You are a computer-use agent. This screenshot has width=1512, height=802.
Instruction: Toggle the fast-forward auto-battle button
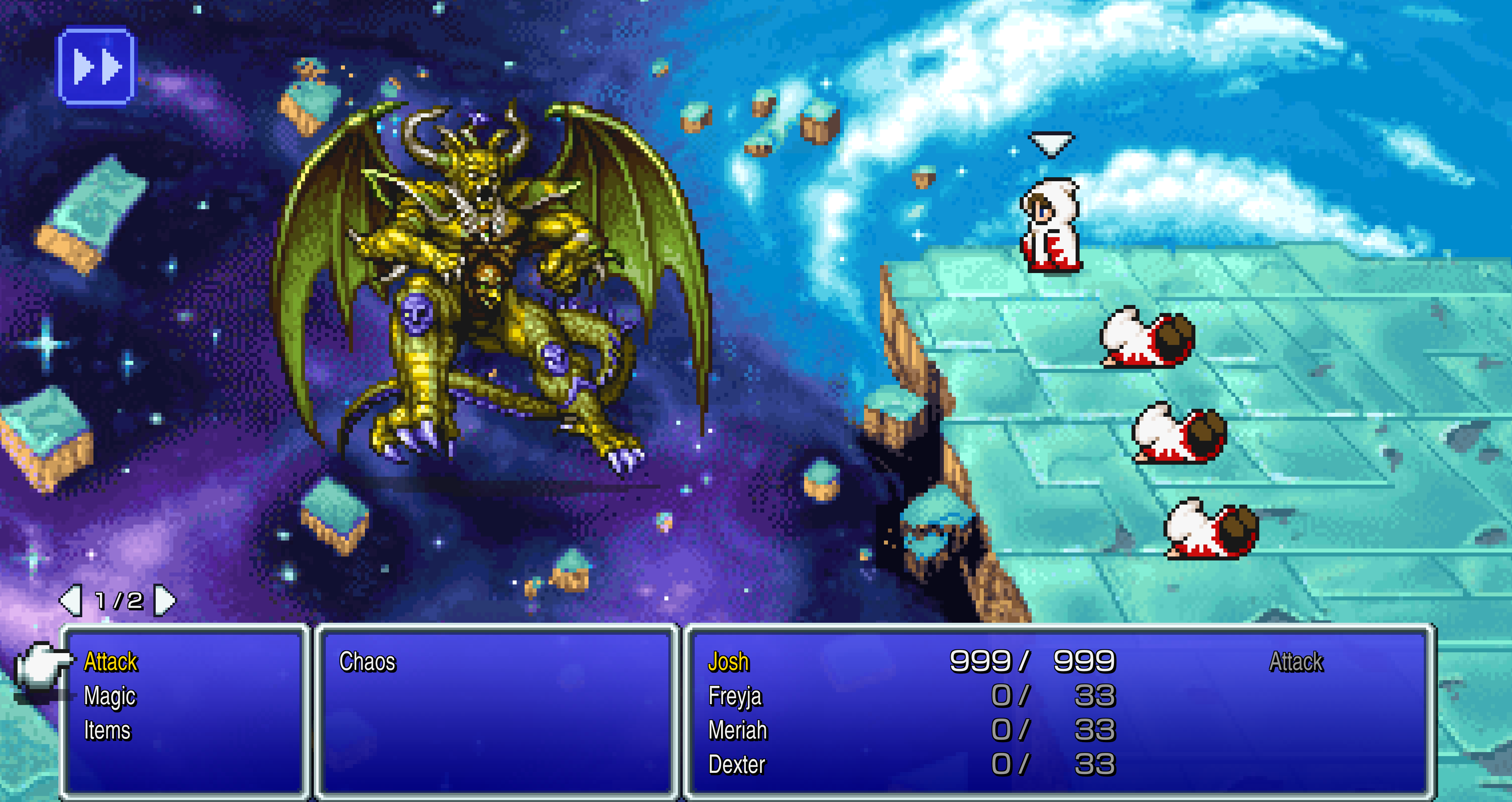96,66
